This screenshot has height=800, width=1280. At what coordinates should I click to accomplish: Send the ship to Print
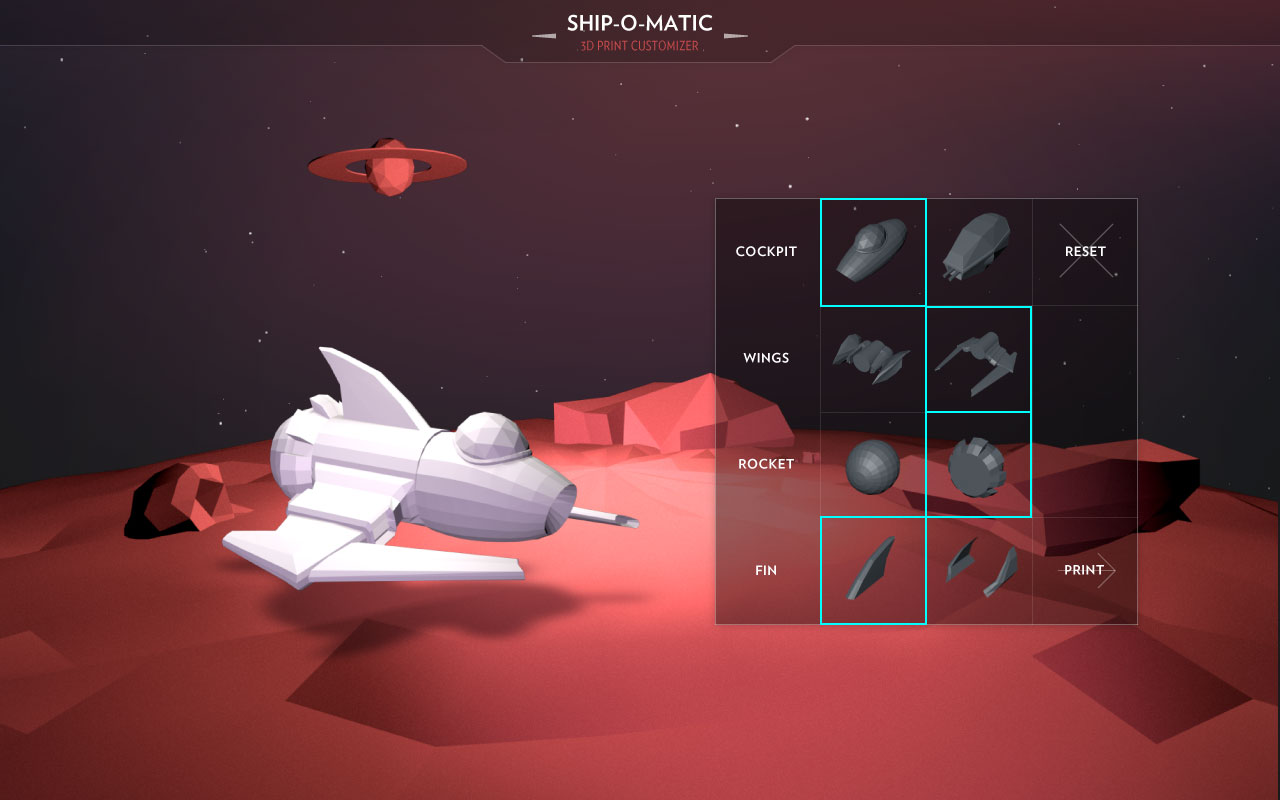pos(1085,571)
